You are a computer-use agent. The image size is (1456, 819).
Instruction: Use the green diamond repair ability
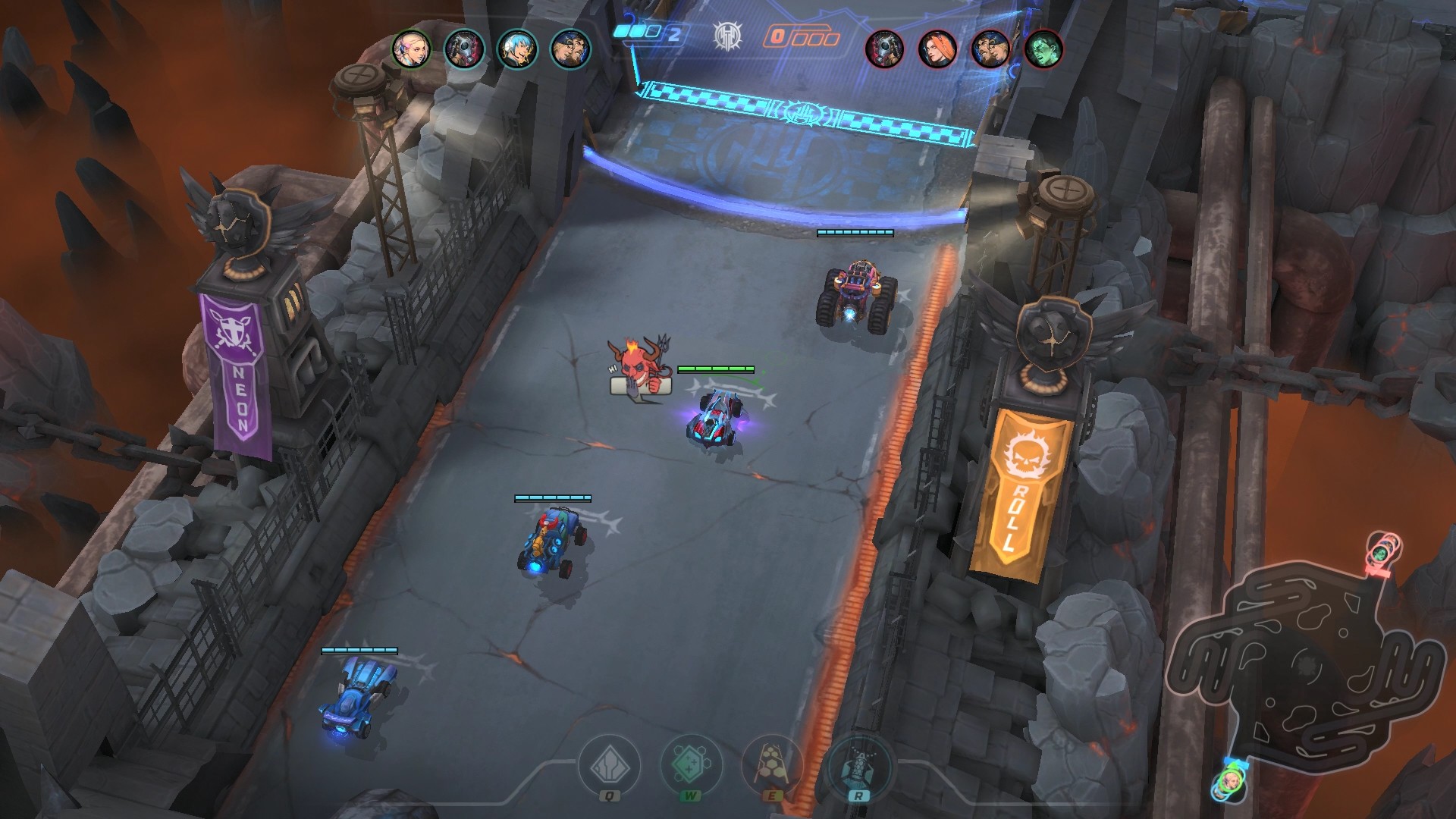tap(691, 766)
